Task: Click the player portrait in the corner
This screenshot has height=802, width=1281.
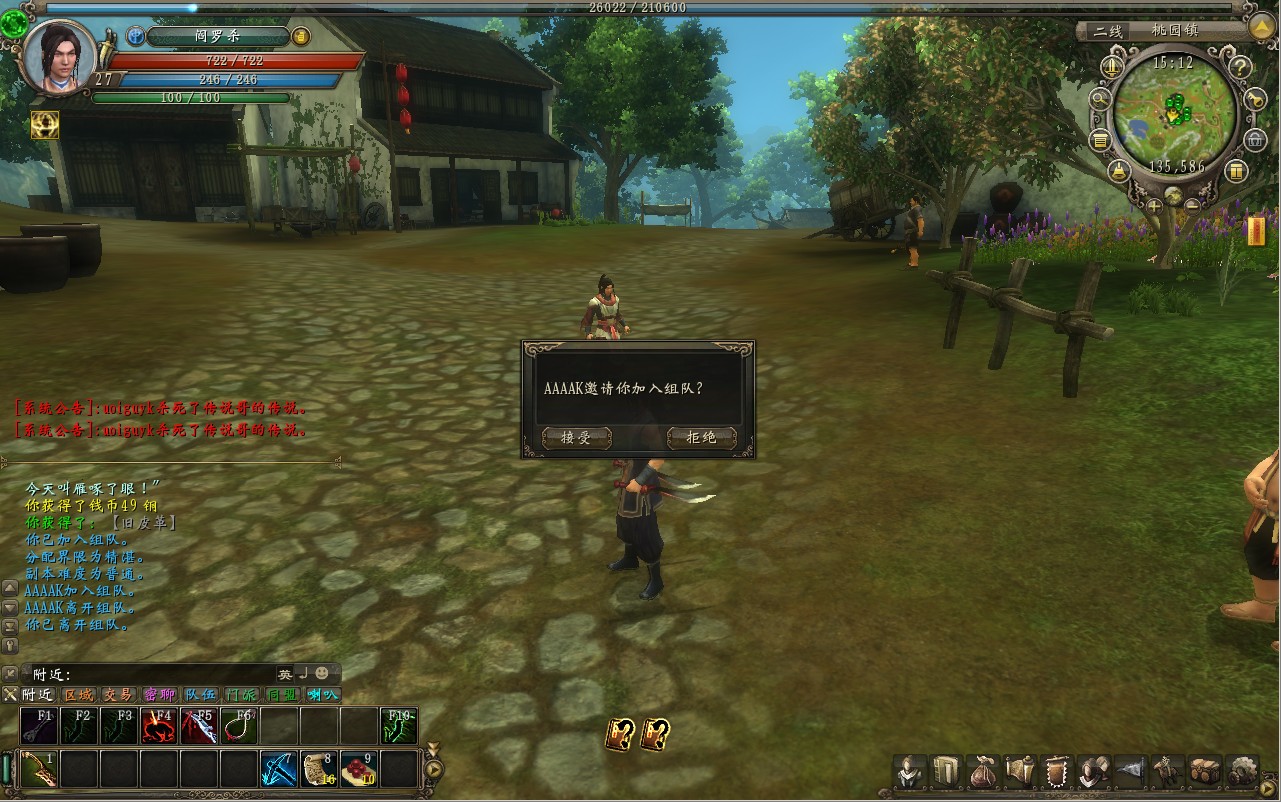Action: 60,57
